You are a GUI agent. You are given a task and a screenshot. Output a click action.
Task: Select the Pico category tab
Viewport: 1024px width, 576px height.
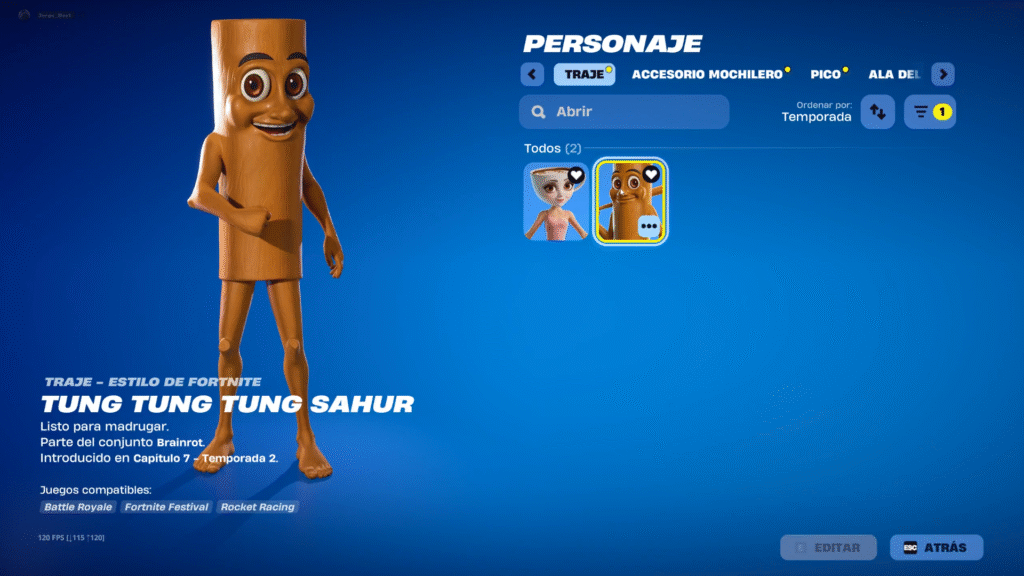[x=825, y=75]
